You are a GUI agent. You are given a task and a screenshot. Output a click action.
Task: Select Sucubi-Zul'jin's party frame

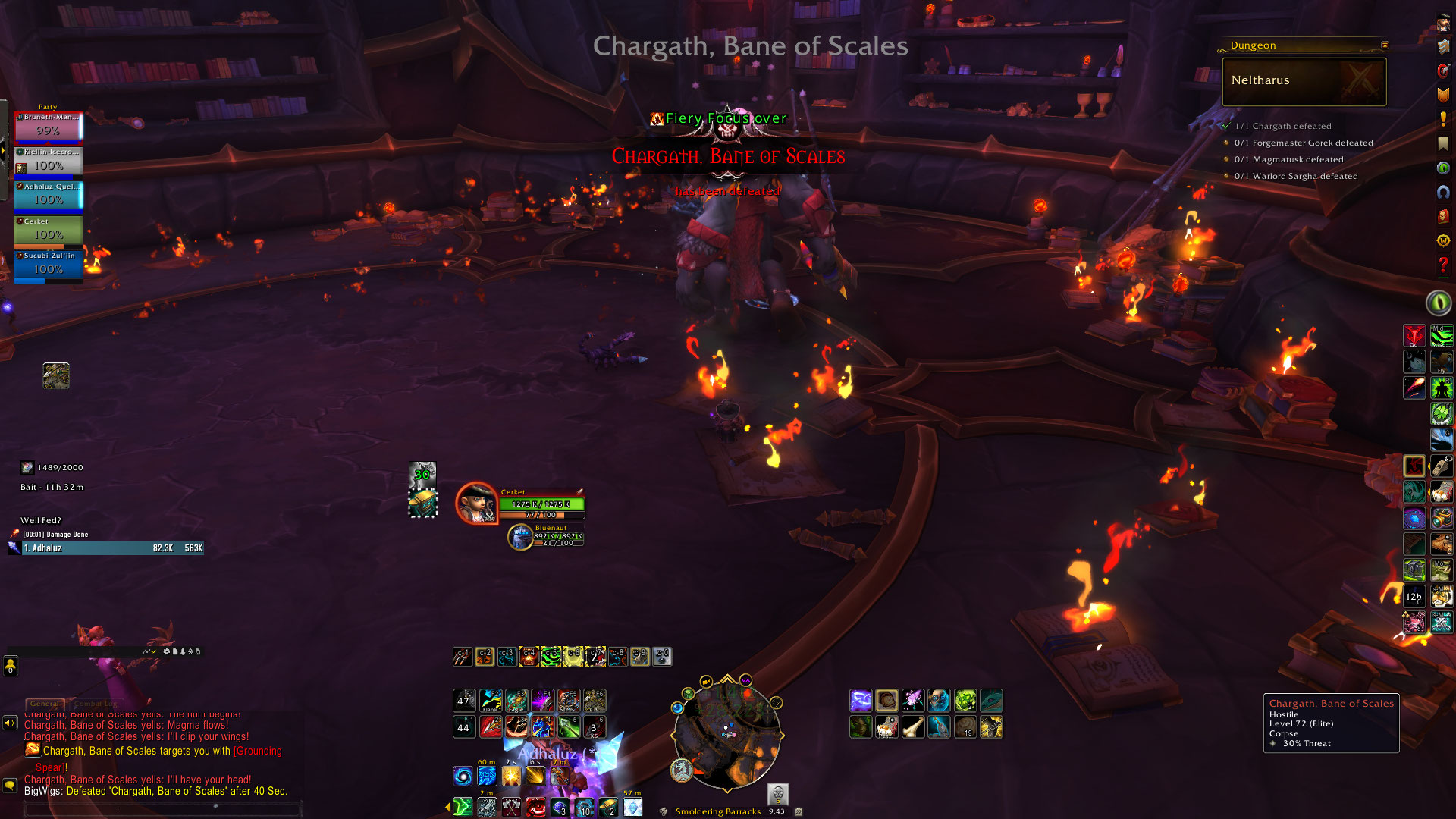coord(49,266)
